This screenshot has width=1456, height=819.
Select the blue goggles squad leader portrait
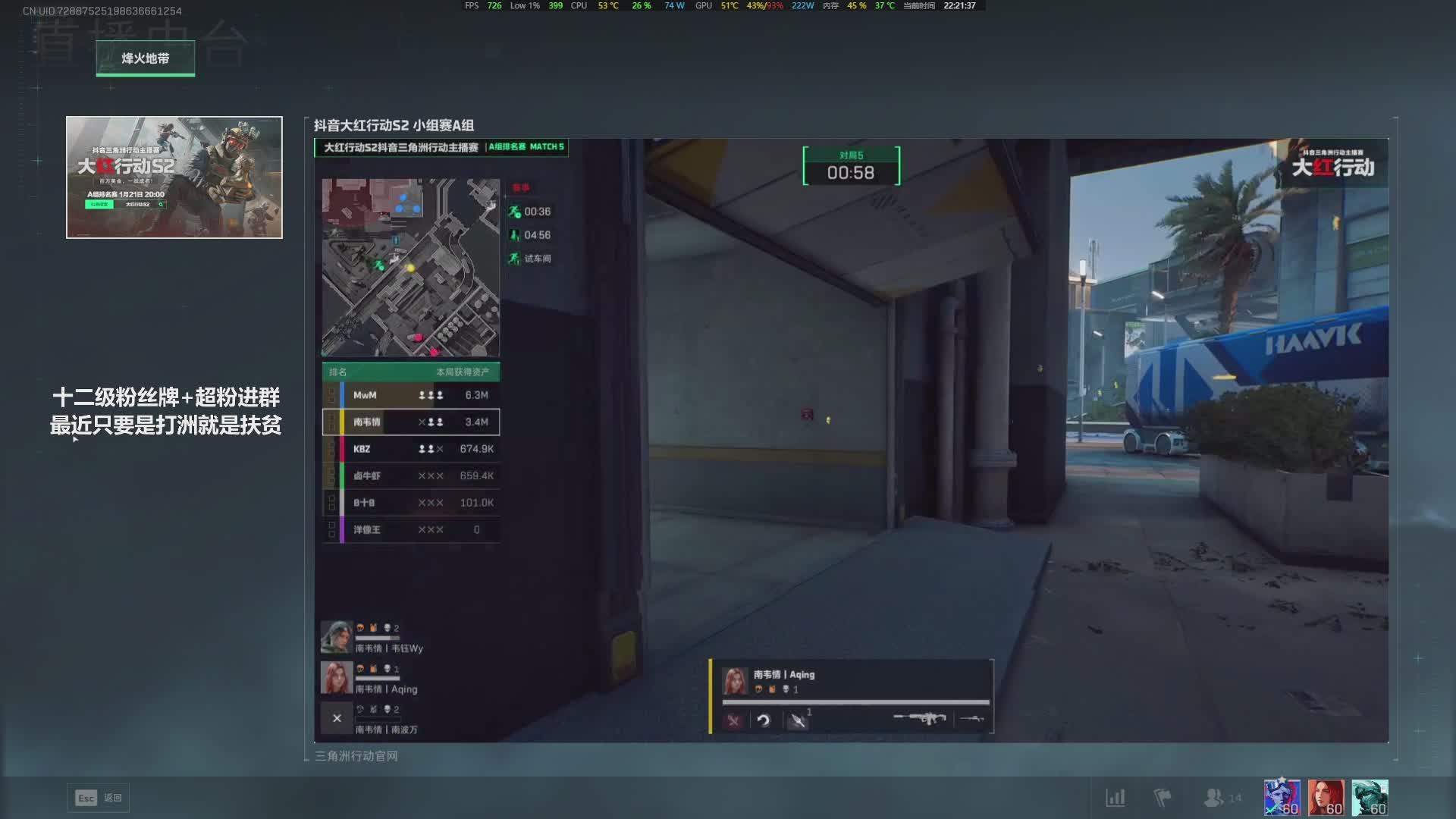click(1282, 798)
